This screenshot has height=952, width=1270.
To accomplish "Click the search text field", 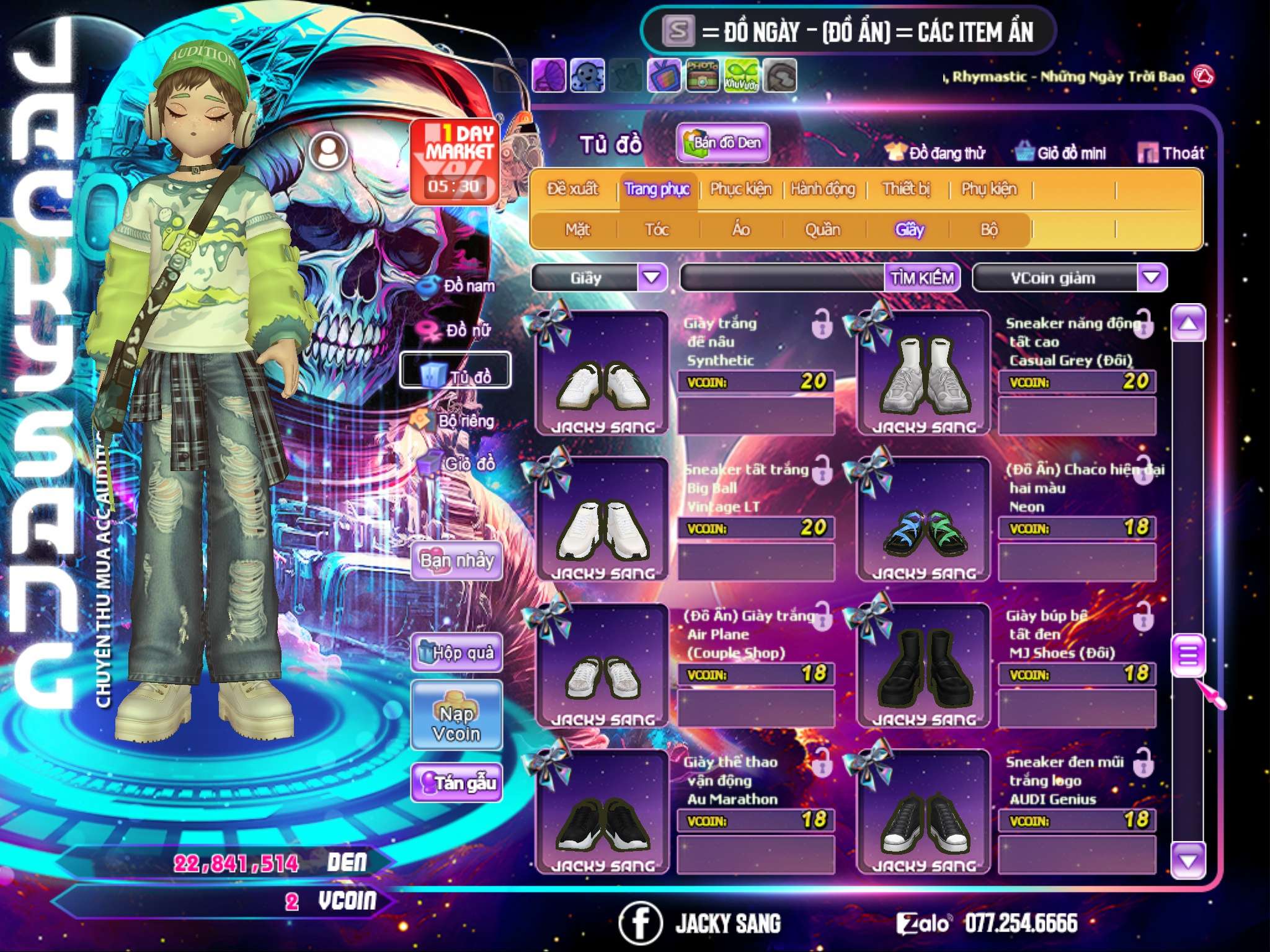I will [783, 278].
